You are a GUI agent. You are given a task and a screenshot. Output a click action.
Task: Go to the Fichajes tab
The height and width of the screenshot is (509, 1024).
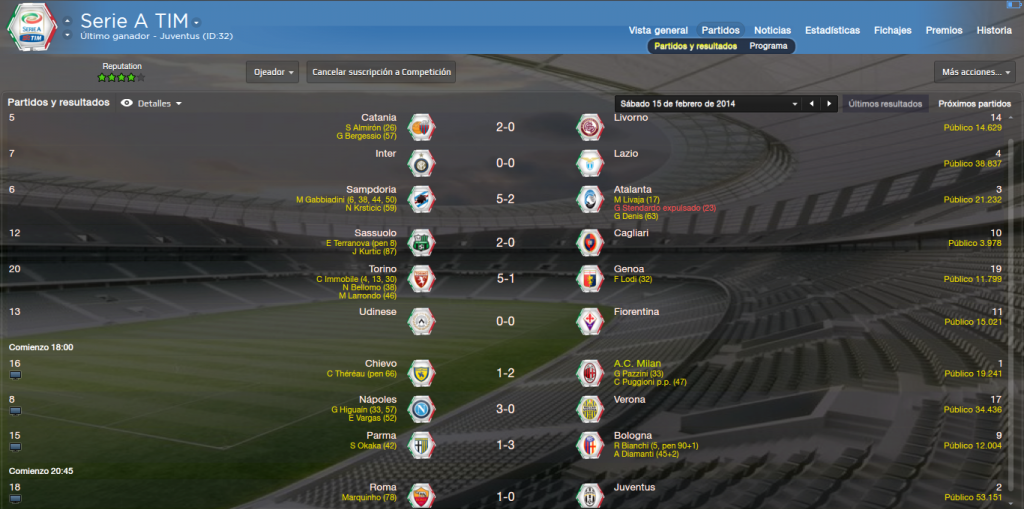click(x=893, y=30)
